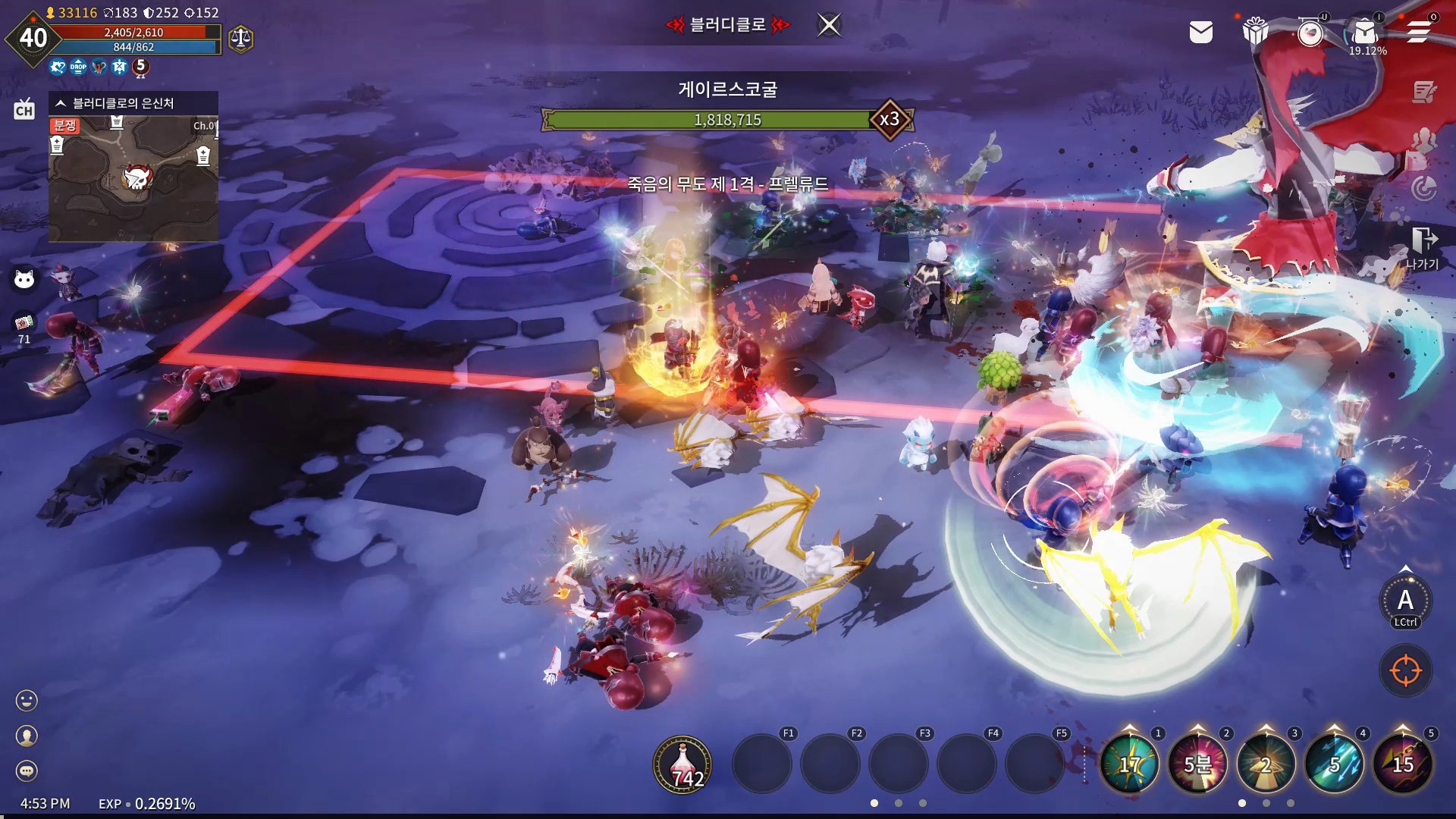
Task: Open the CH channel selector icon
Action: (24, 110)
